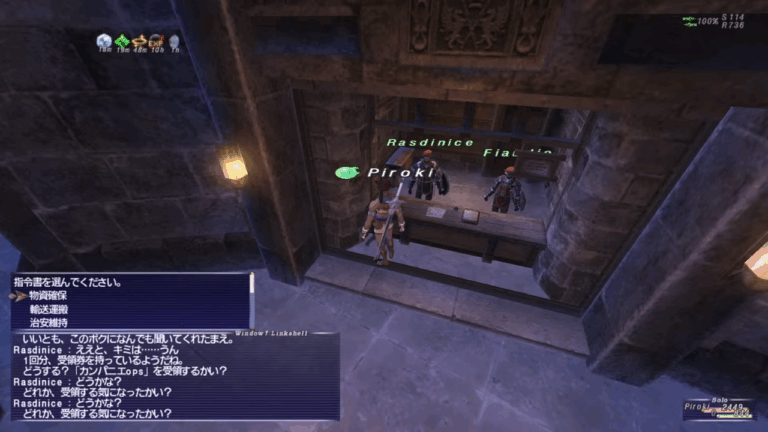The image size is (768, 432).
Task: Select the white crystal status icon
Action: 105,41
